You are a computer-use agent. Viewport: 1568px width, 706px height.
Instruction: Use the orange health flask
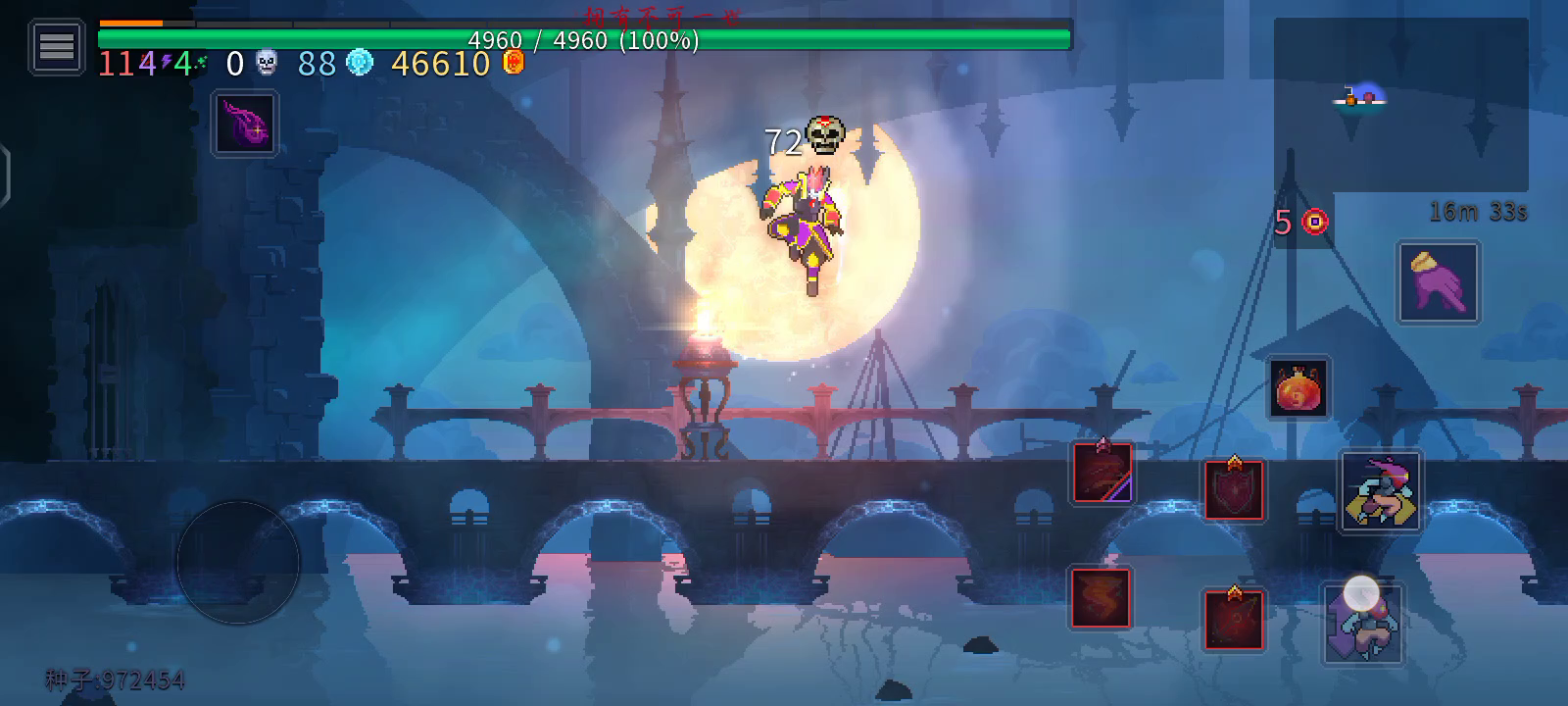coord(1298,388)
